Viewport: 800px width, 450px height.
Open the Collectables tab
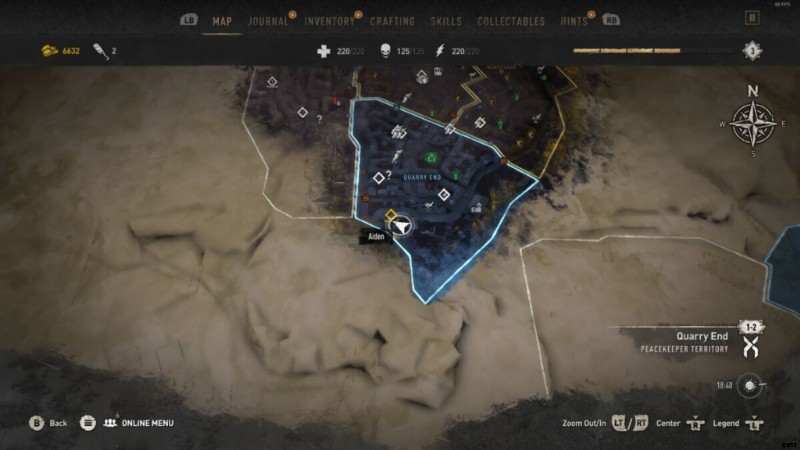click(511, 21)
